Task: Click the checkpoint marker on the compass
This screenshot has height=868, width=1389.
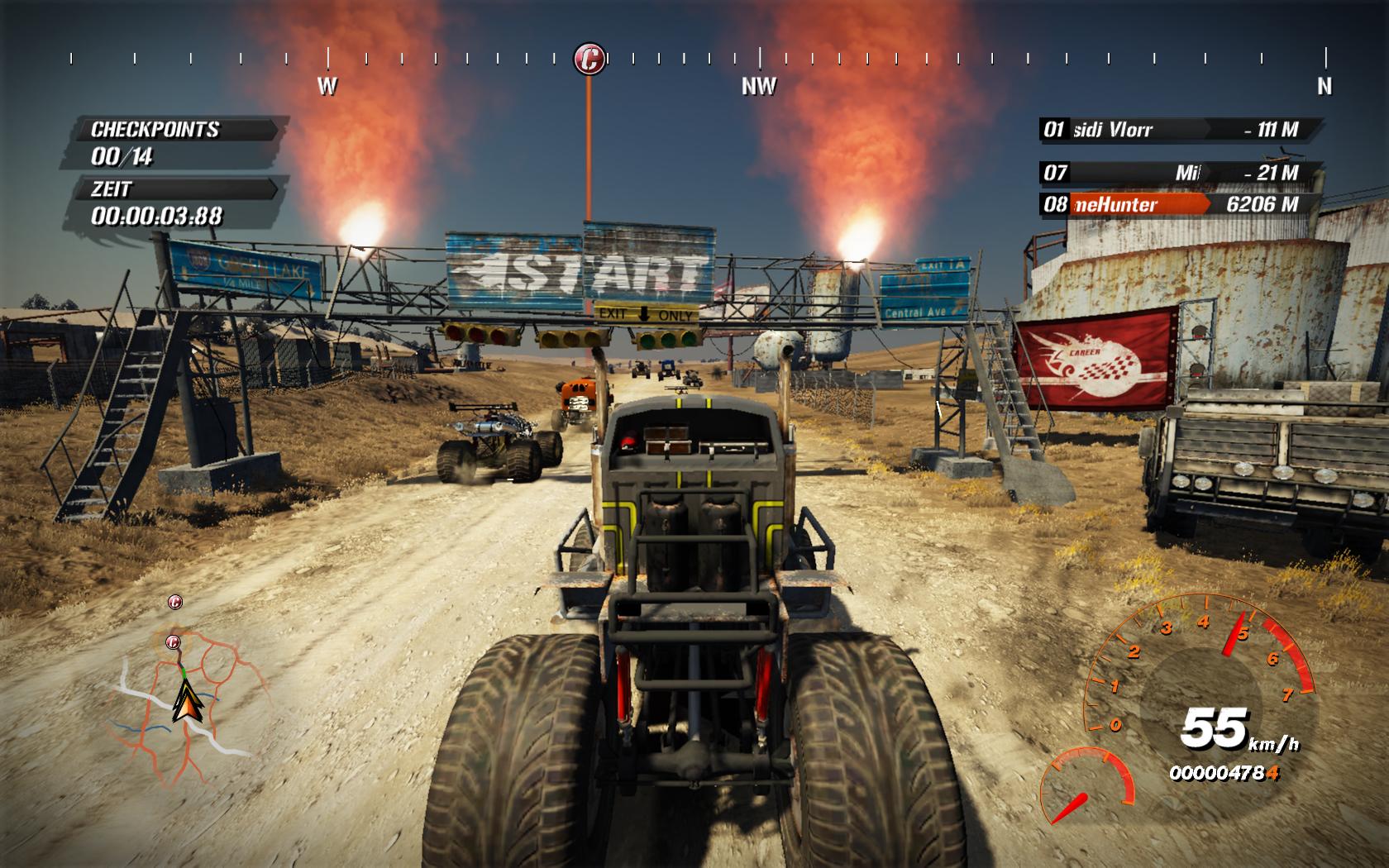Action: point(589,59)
